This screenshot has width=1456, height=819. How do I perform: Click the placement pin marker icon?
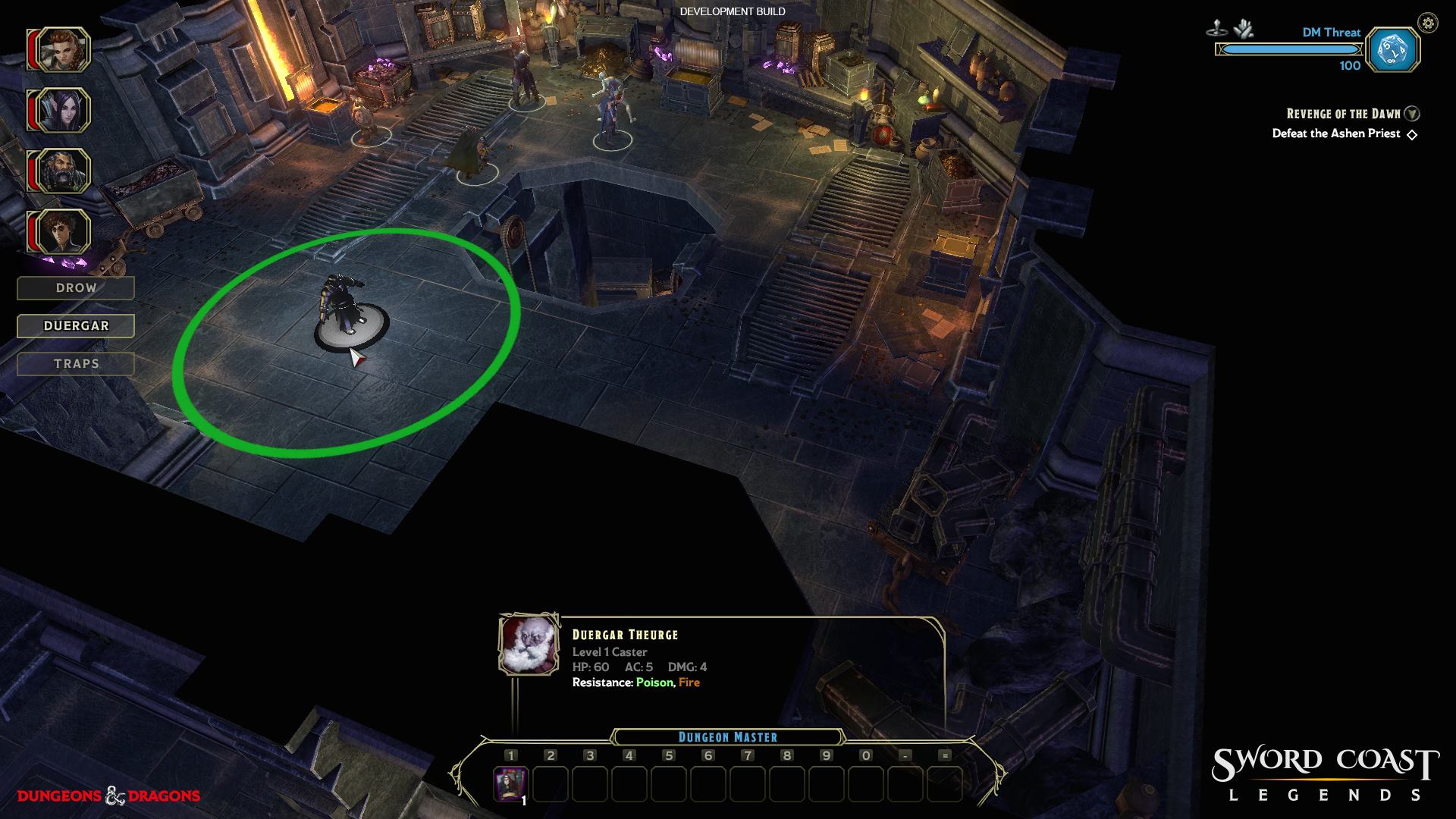pos(1216,30)
